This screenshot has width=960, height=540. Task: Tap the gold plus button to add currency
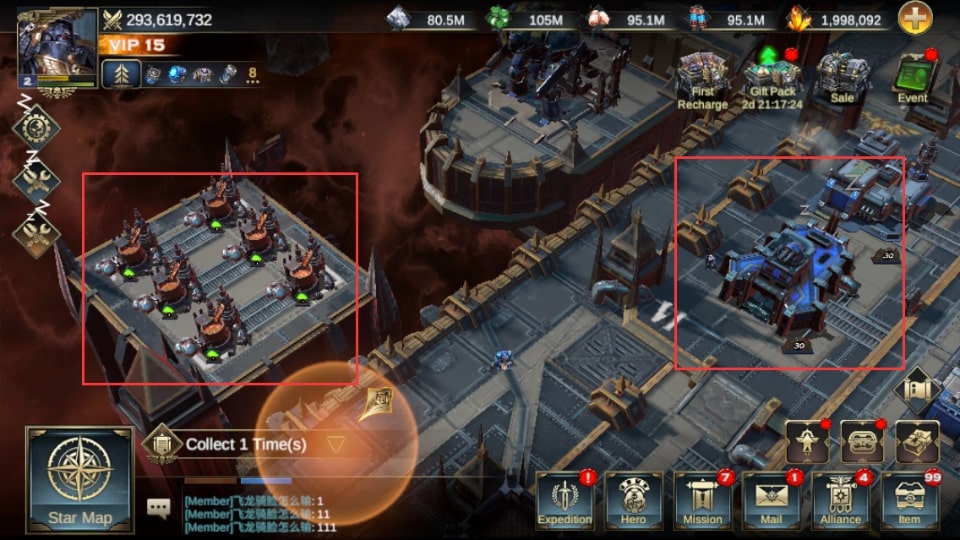[x=914, y=19]
